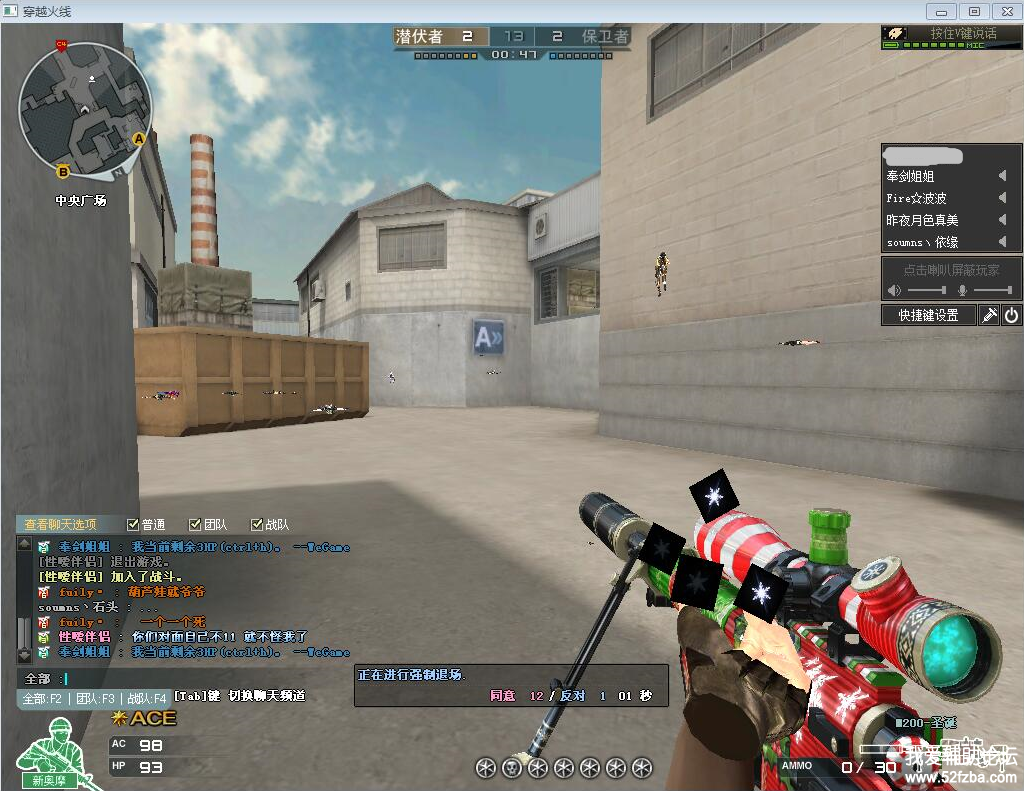Adjust the speaker volume slider

click(926, 290)
